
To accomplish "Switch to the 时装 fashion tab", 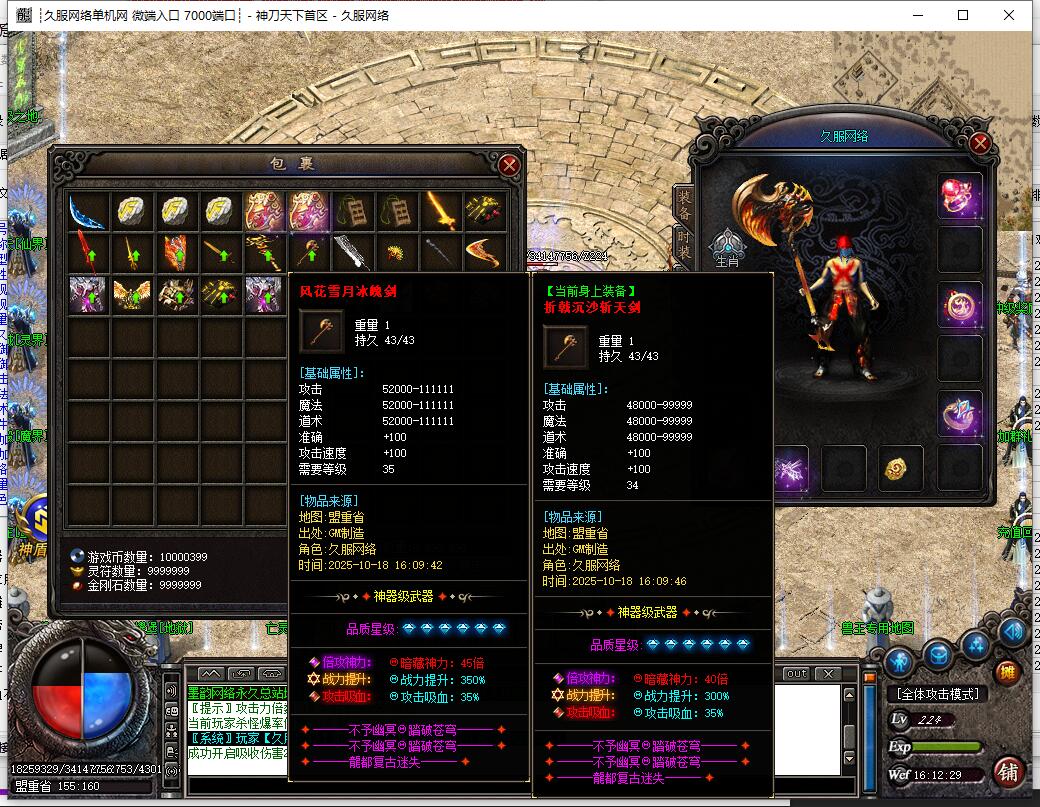I will coord(684,244).
